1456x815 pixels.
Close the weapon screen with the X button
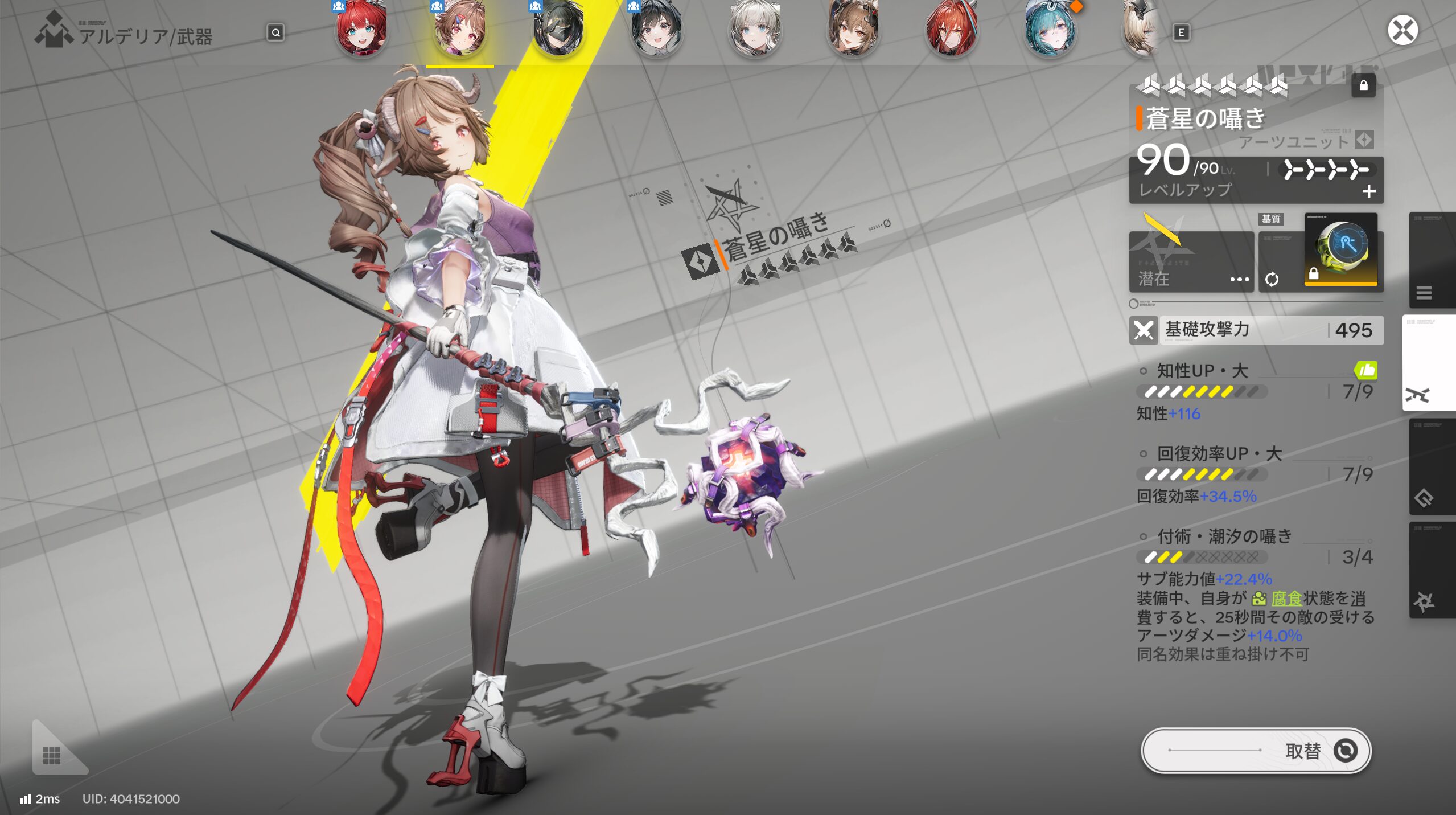[1402, 31]
